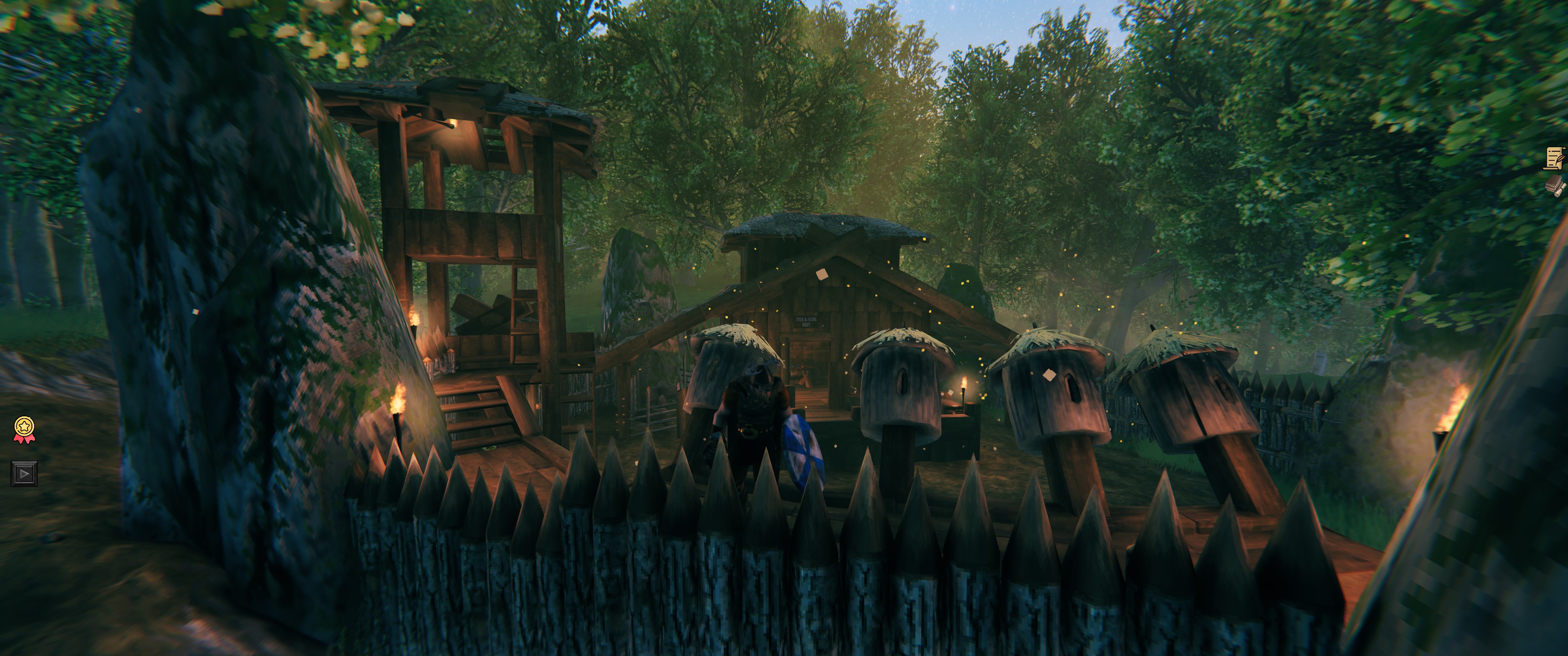Click the dark play arrow button

[24, 473]
